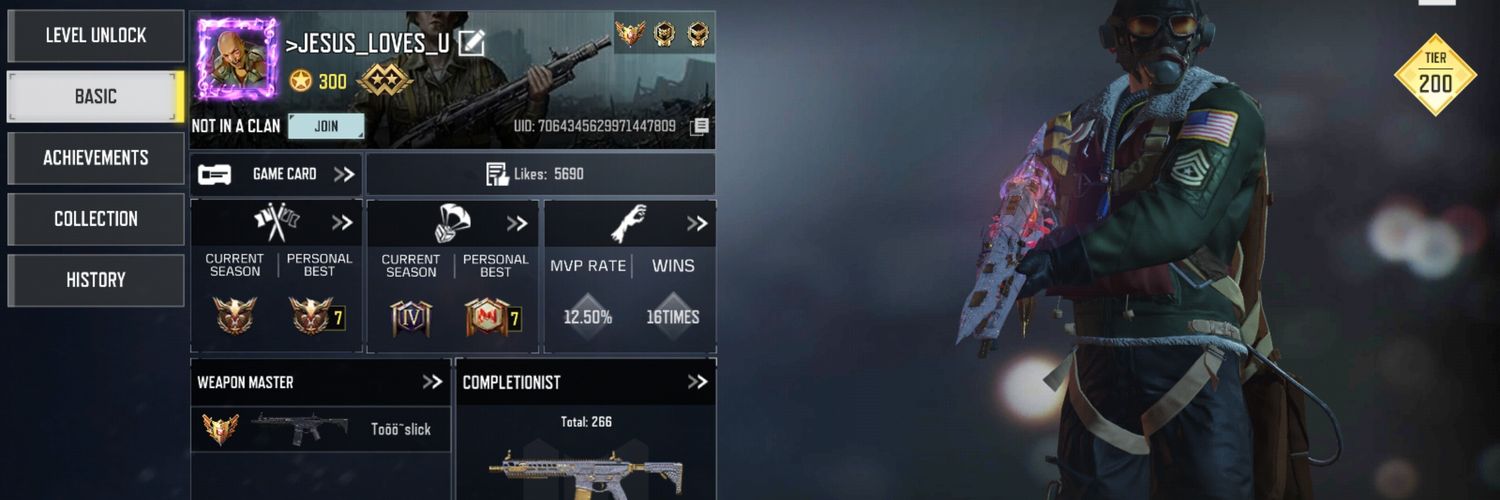
Task: Open the MVP rate and wins details
Action: [x=696, y=223]
